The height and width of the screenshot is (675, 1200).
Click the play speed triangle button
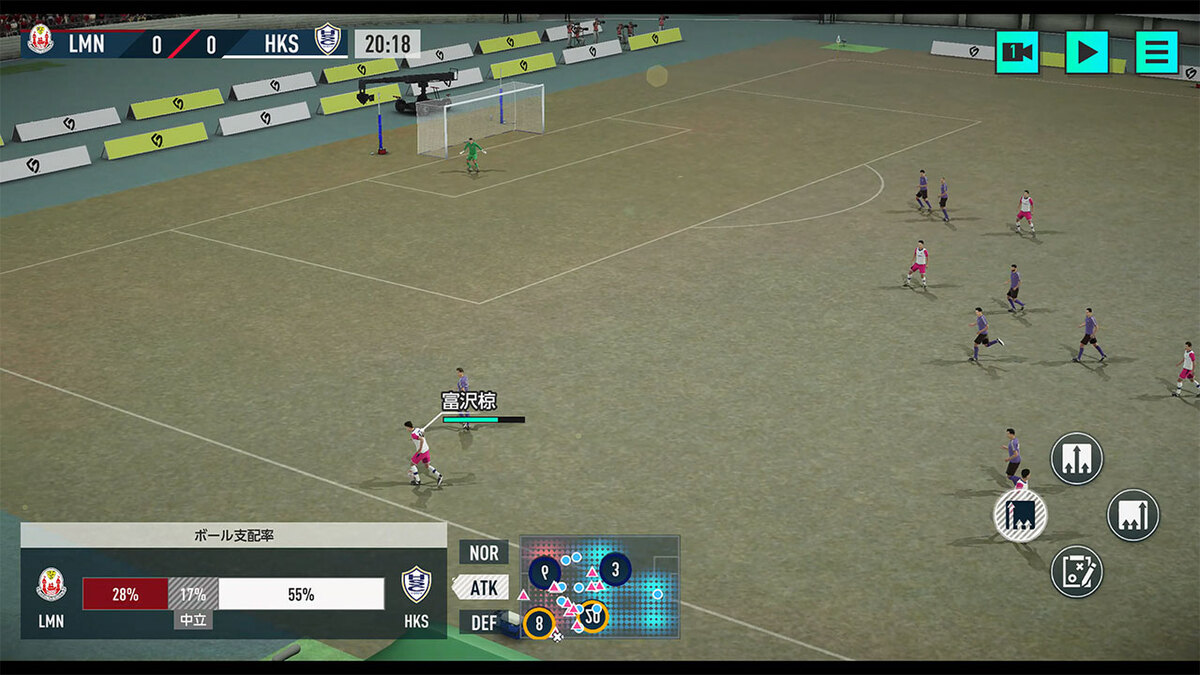click(x=1087, y=52)
